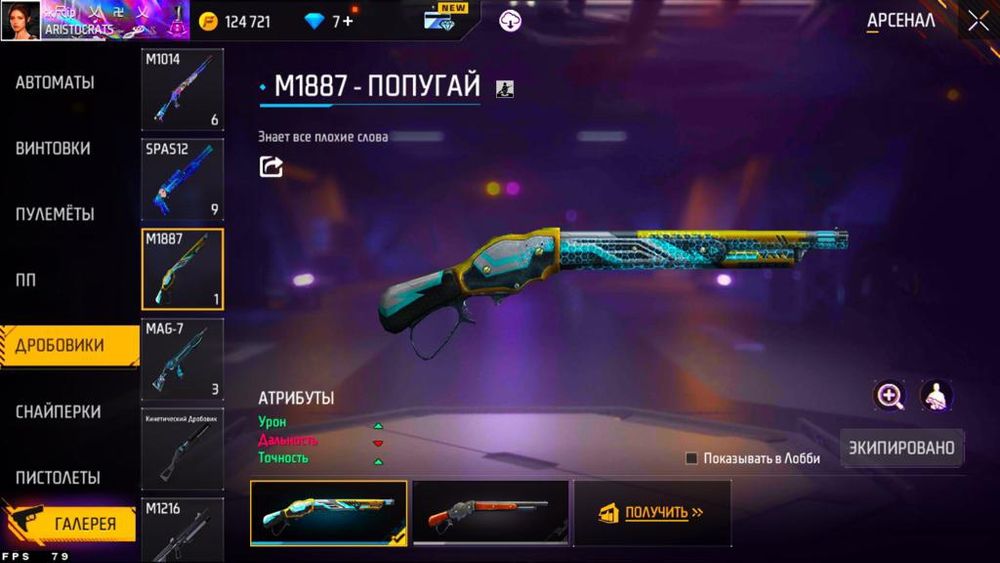Switch to the АВТОМАТЫ weapon category
This screenshot has height=563, width=1000.
click(x=55, y=83)
